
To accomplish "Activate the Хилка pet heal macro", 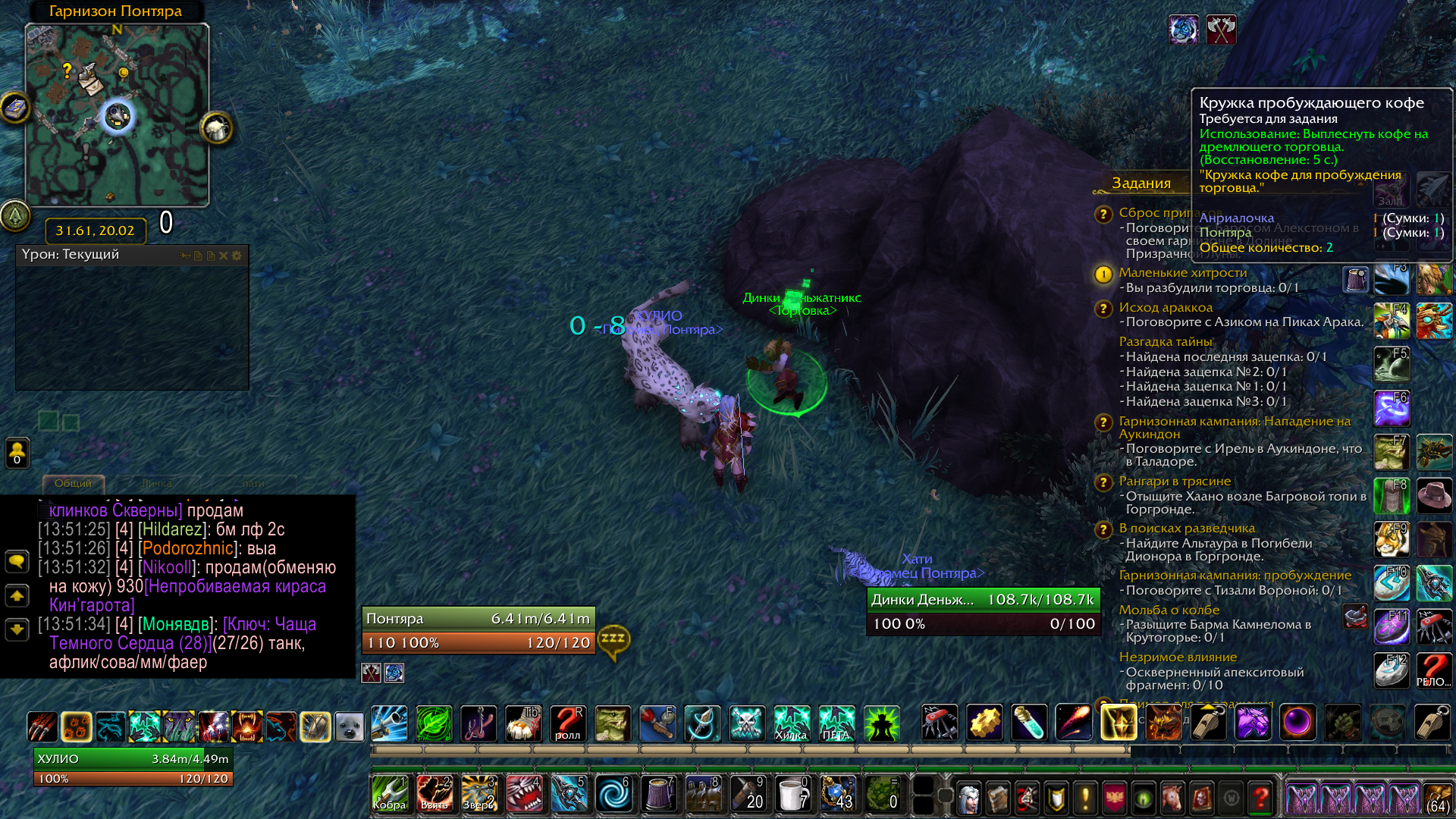I will pos(791,723).
